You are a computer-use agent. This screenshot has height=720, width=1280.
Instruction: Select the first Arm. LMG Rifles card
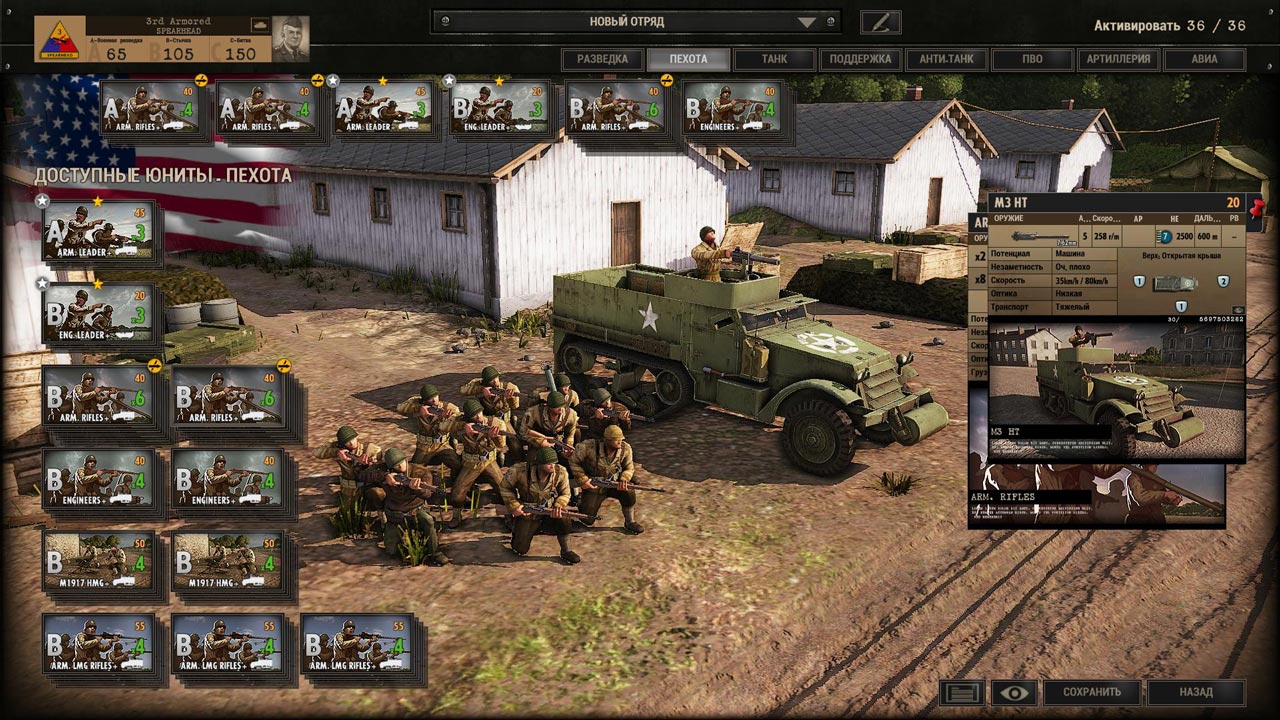coord(98,643)
